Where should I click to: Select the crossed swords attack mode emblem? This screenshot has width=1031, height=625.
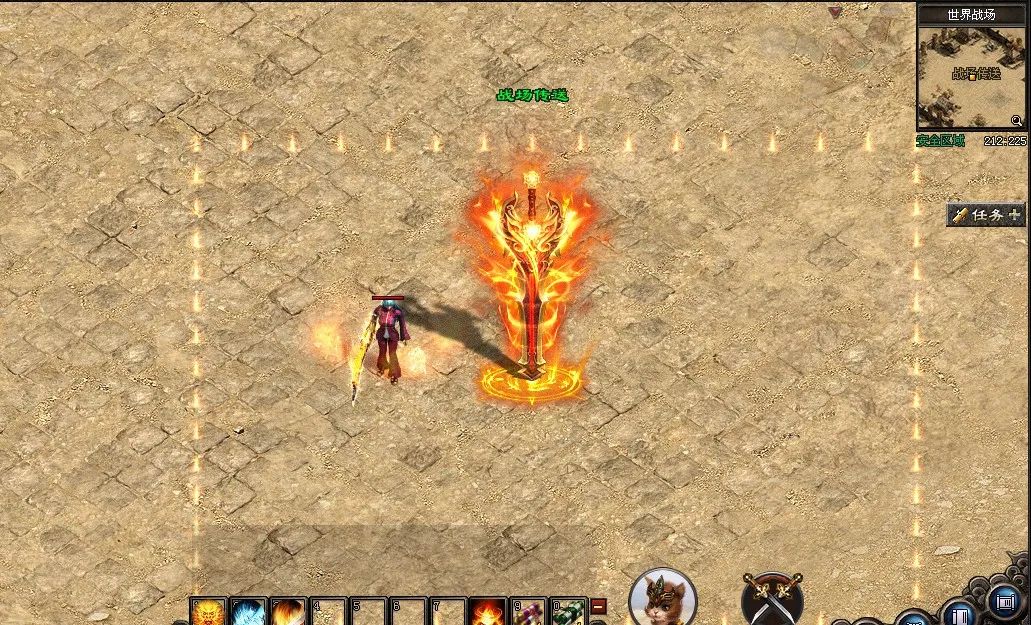[x=771, y=599]
